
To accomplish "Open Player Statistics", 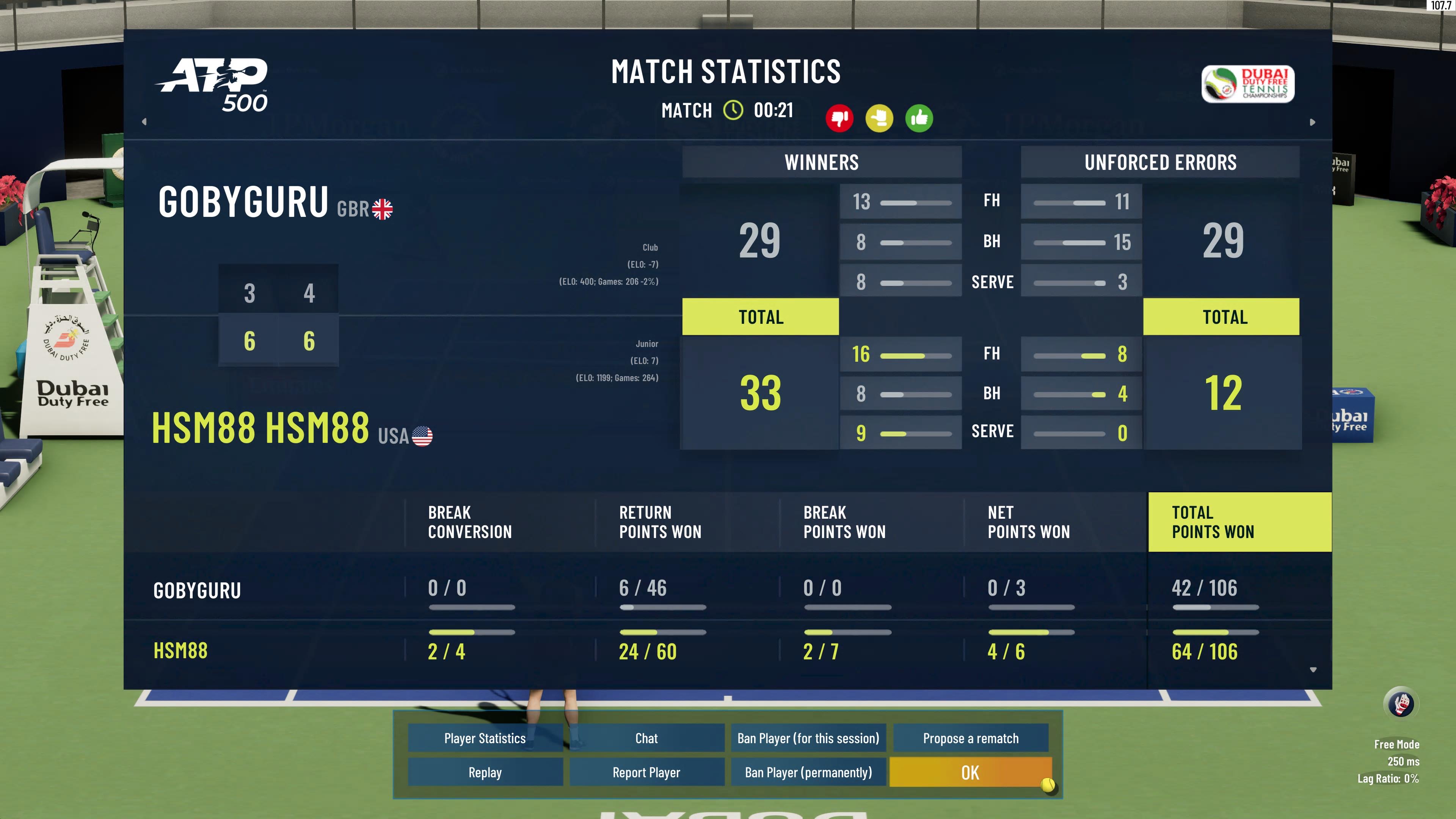I will point(485,738).
